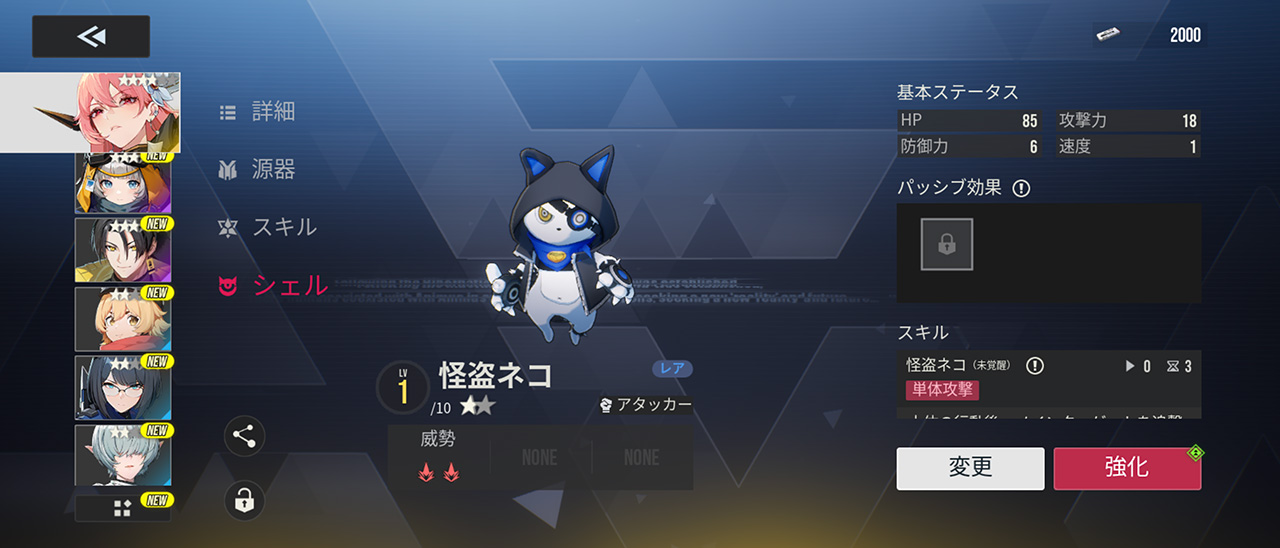Open the character grid view button
Screen dimensions: 1280x548
(123, 508)
